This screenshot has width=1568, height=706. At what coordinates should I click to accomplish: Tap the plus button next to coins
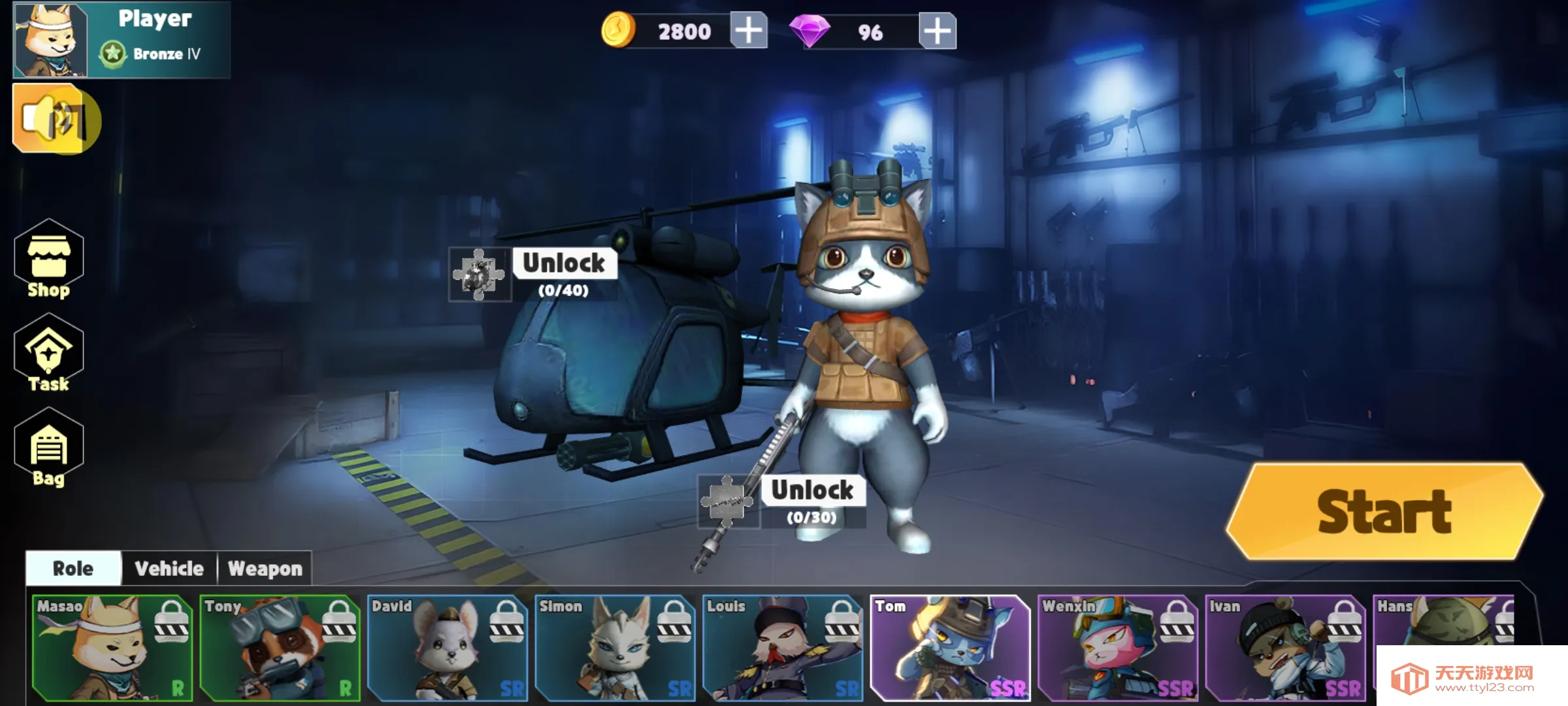[x=749, y=29]
